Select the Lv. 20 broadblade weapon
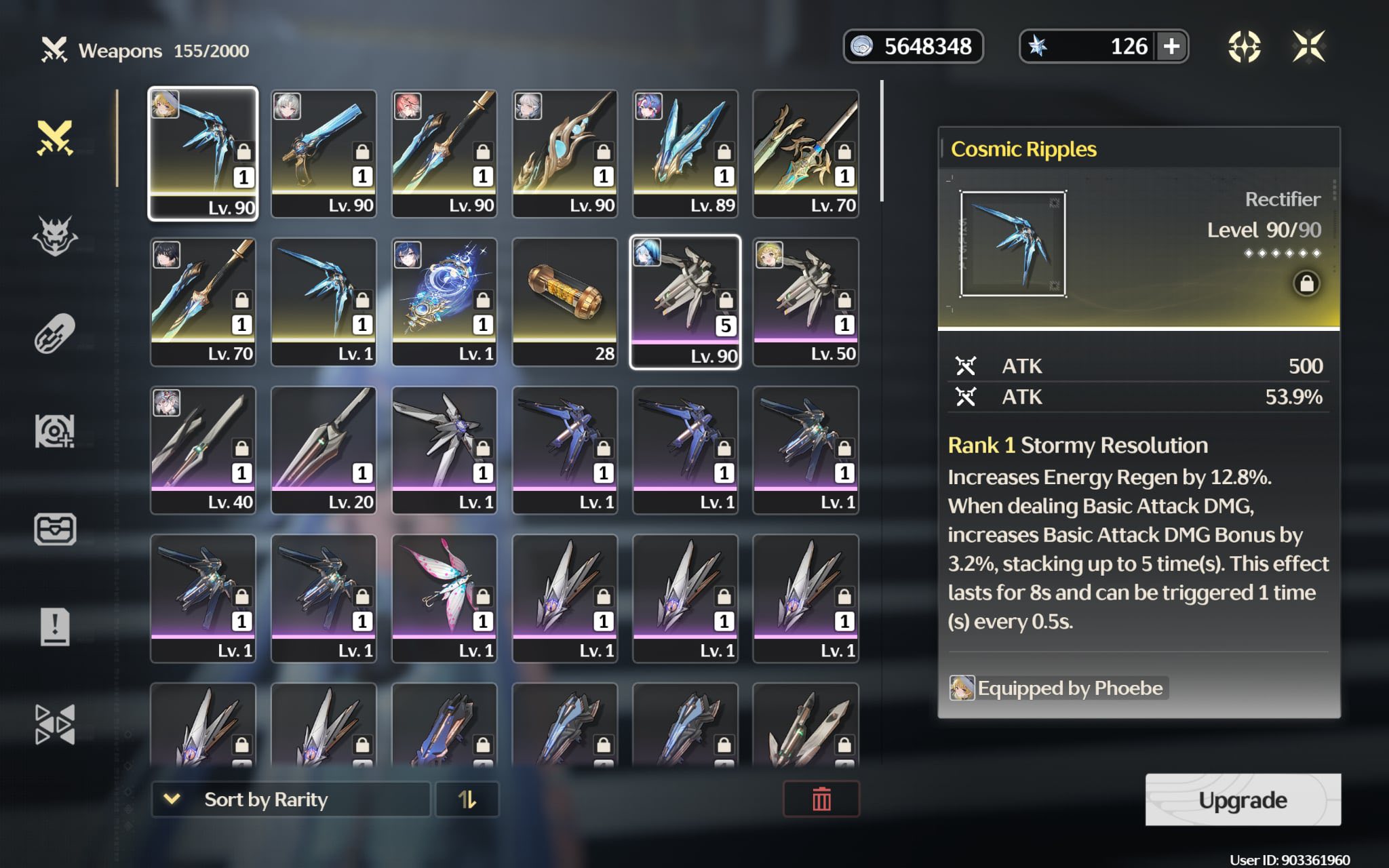 point(324,450)
